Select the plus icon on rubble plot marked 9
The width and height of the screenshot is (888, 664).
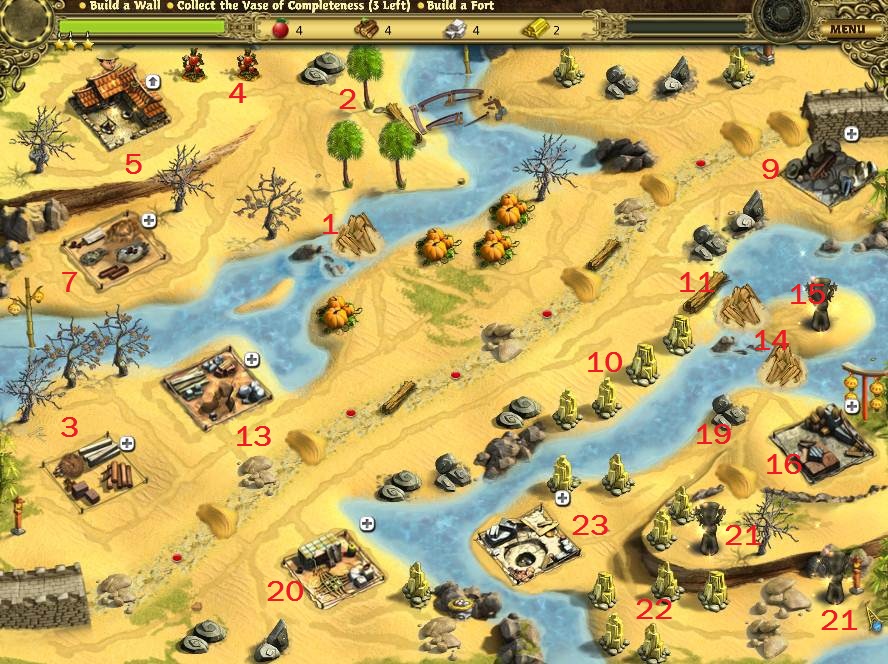coord(851,133)
